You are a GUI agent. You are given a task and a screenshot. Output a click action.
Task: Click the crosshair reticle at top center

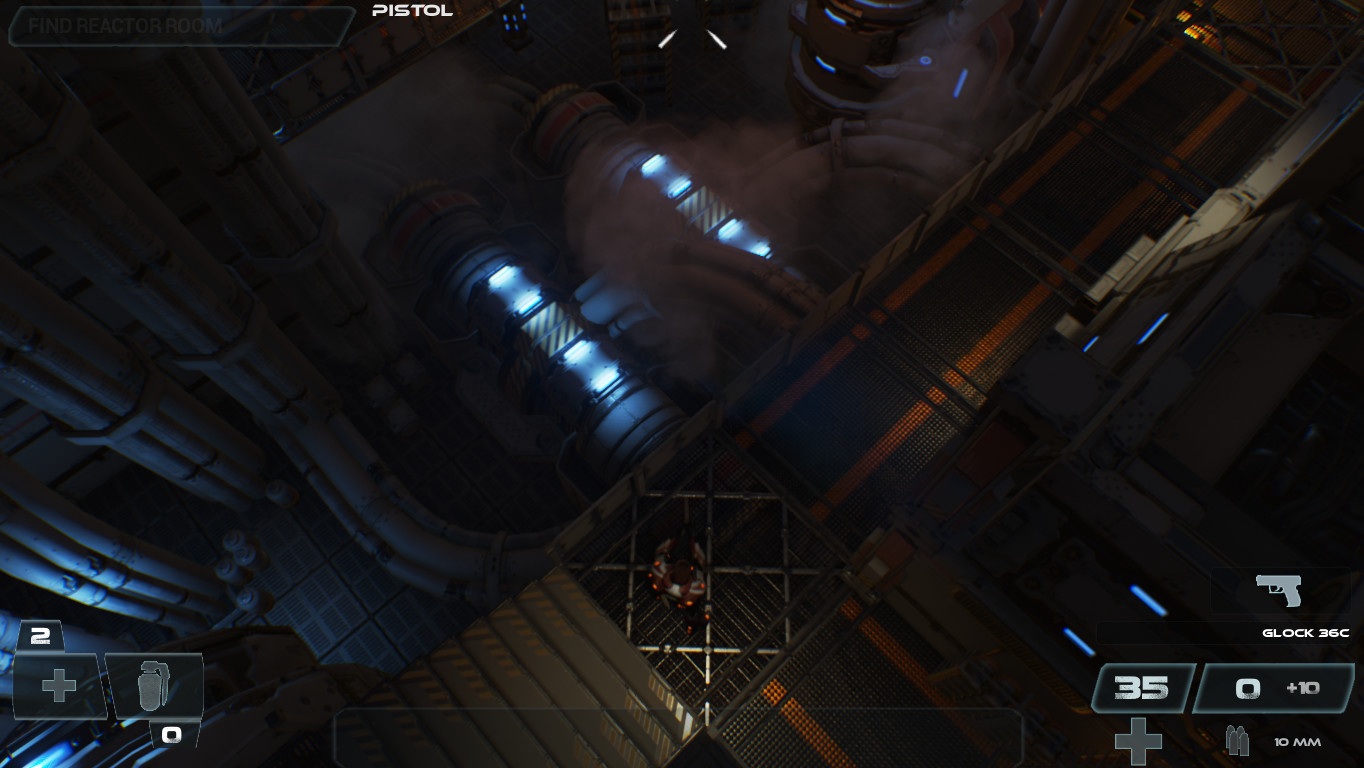click(x=691, y=37)
